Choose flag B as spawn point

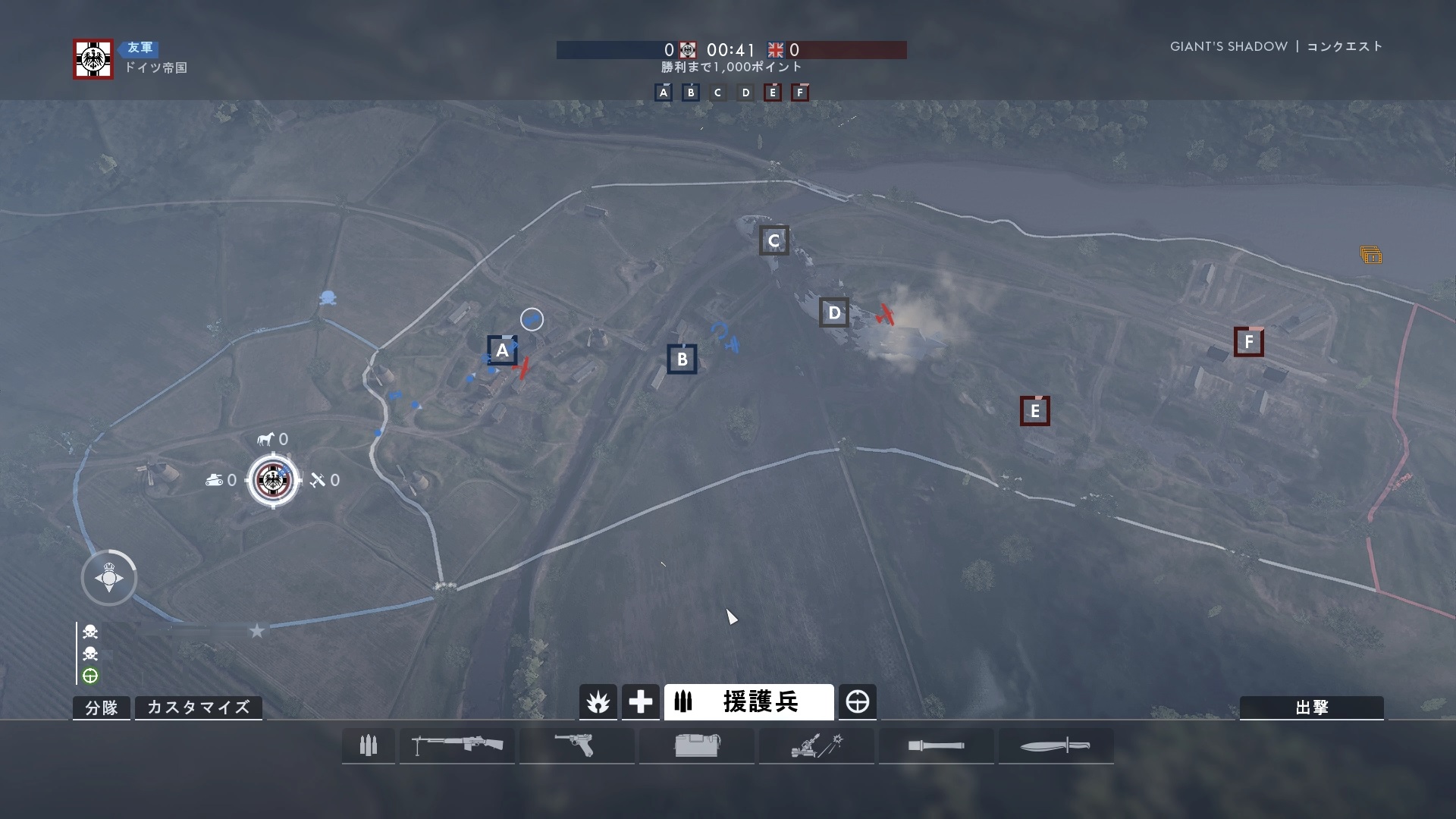[682, 359]
